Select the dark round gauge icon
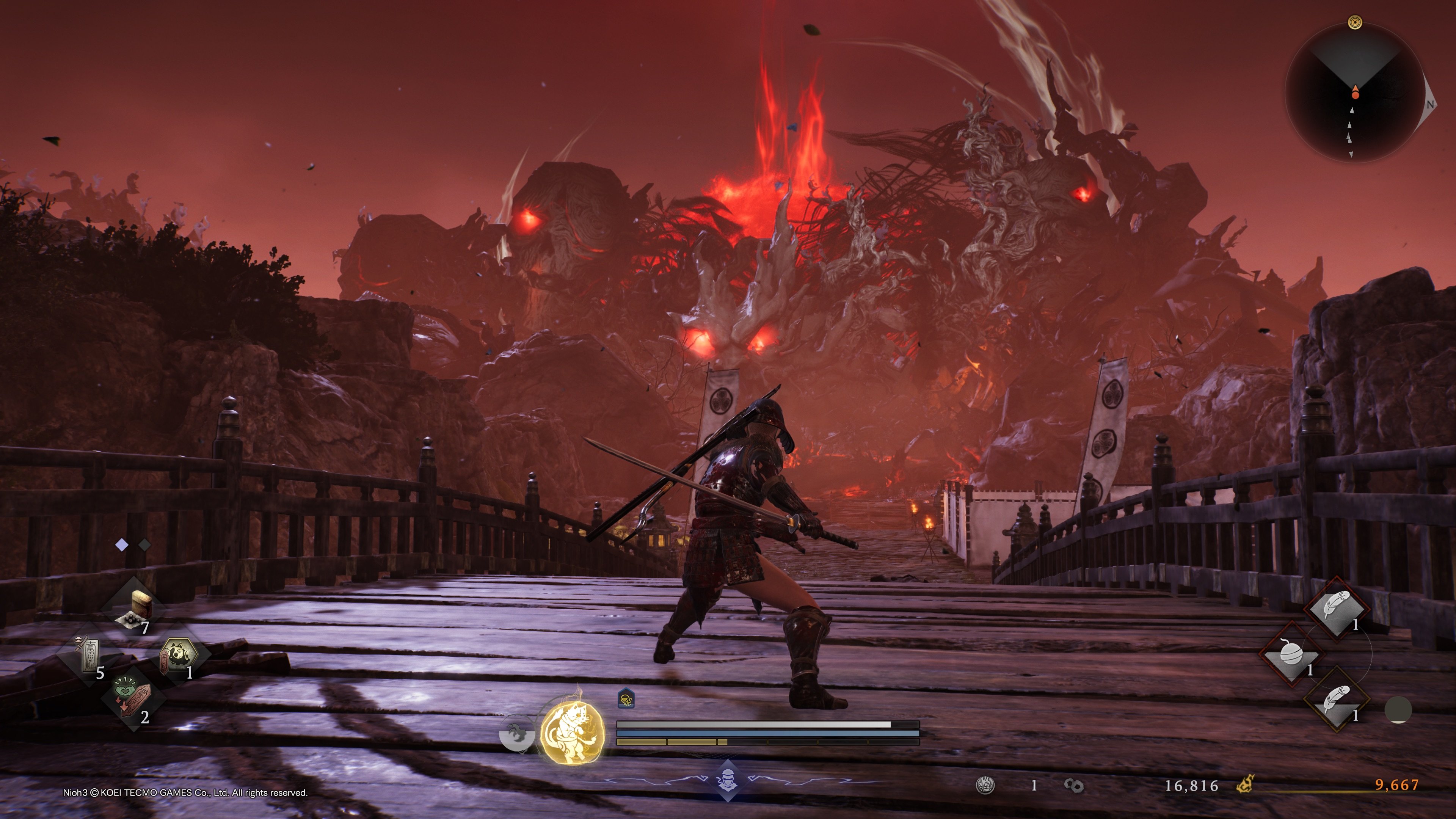 [1398, 710]
